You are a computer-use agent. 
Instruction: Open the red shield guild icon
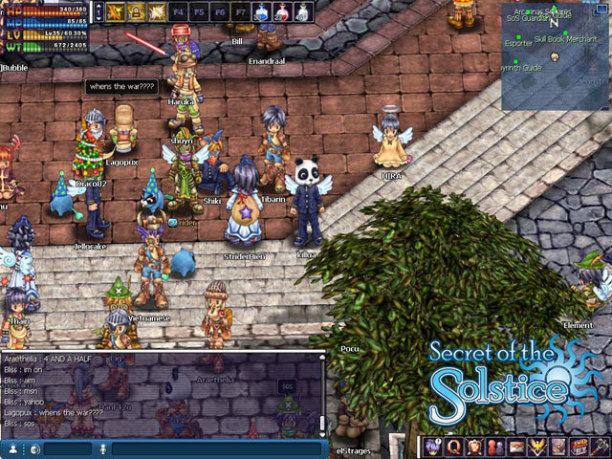[475, 447]
